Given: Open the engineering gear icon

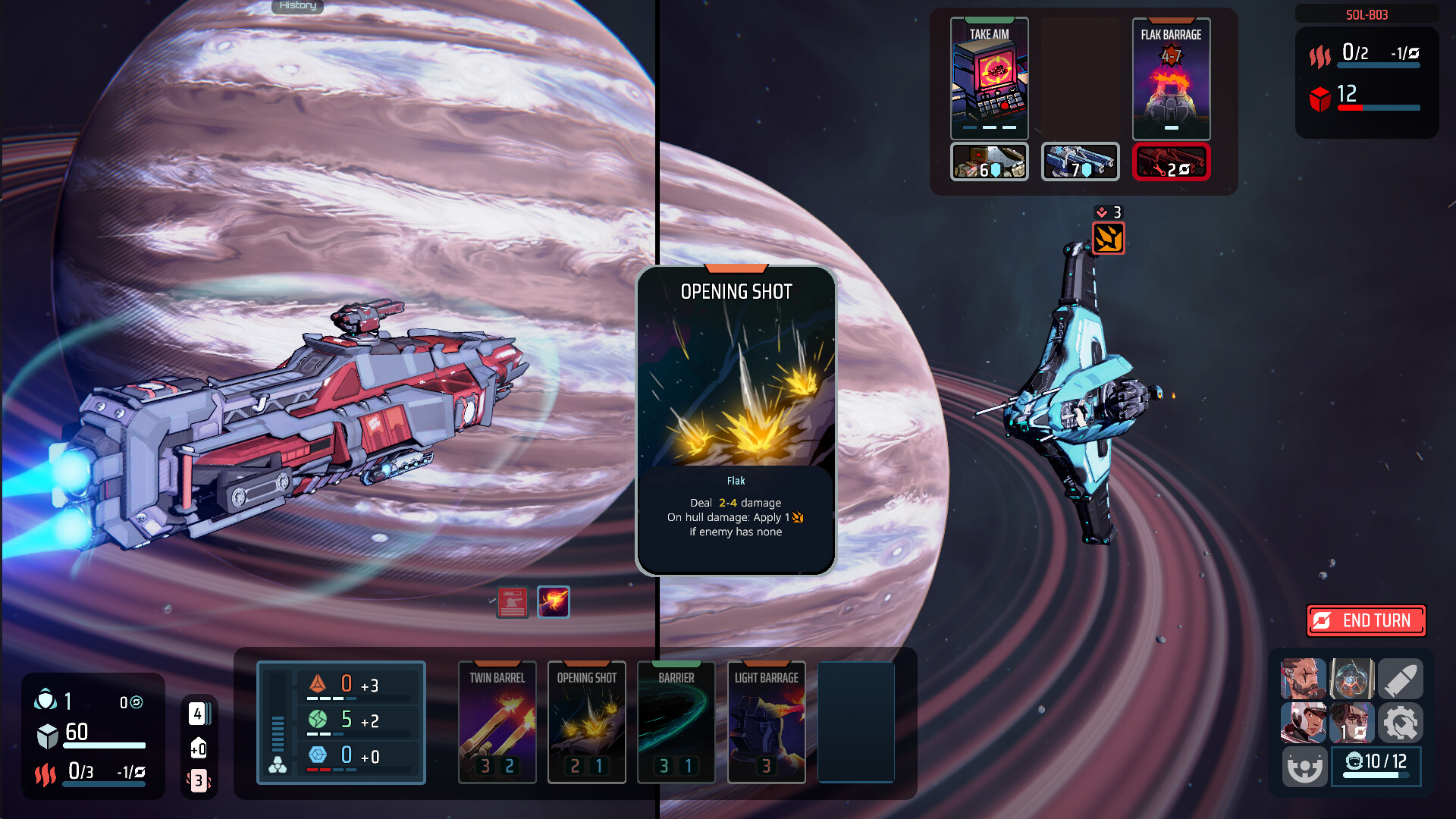Looking at the screenshot, I should [x=1401, y=723].
